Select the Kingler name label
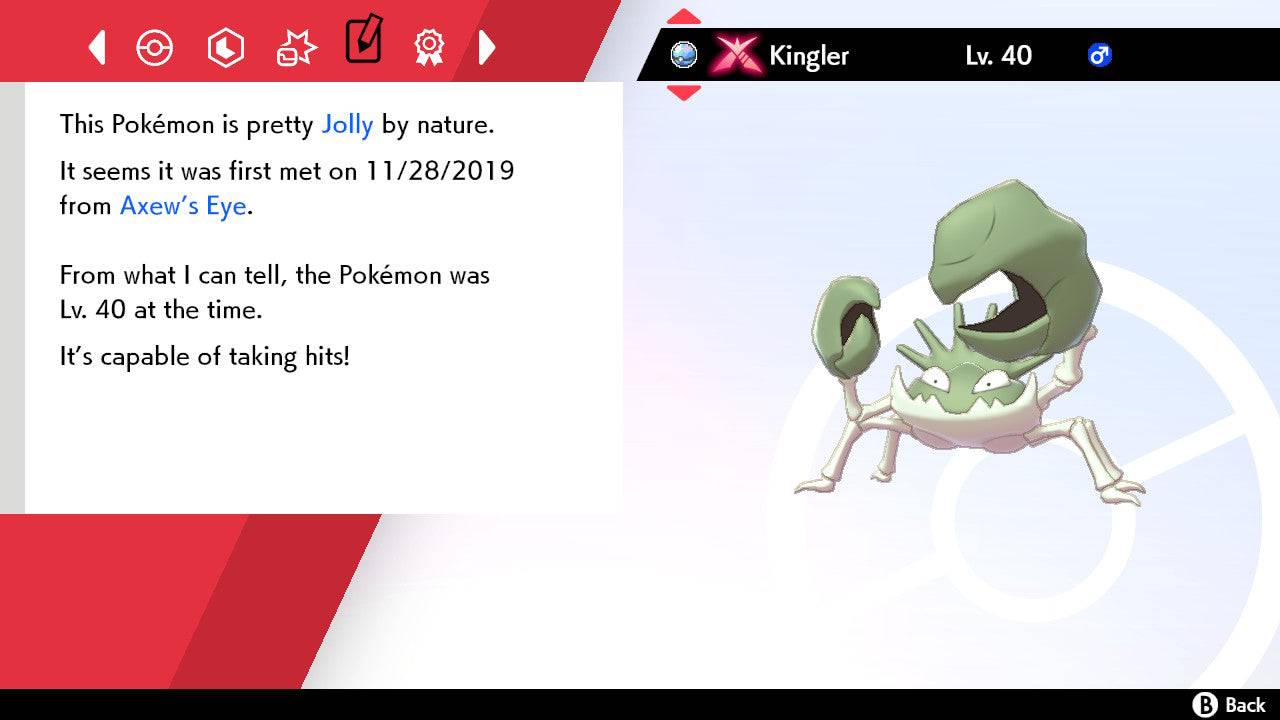The height and width of the screenshot is (720, 1280). (807, 56)
